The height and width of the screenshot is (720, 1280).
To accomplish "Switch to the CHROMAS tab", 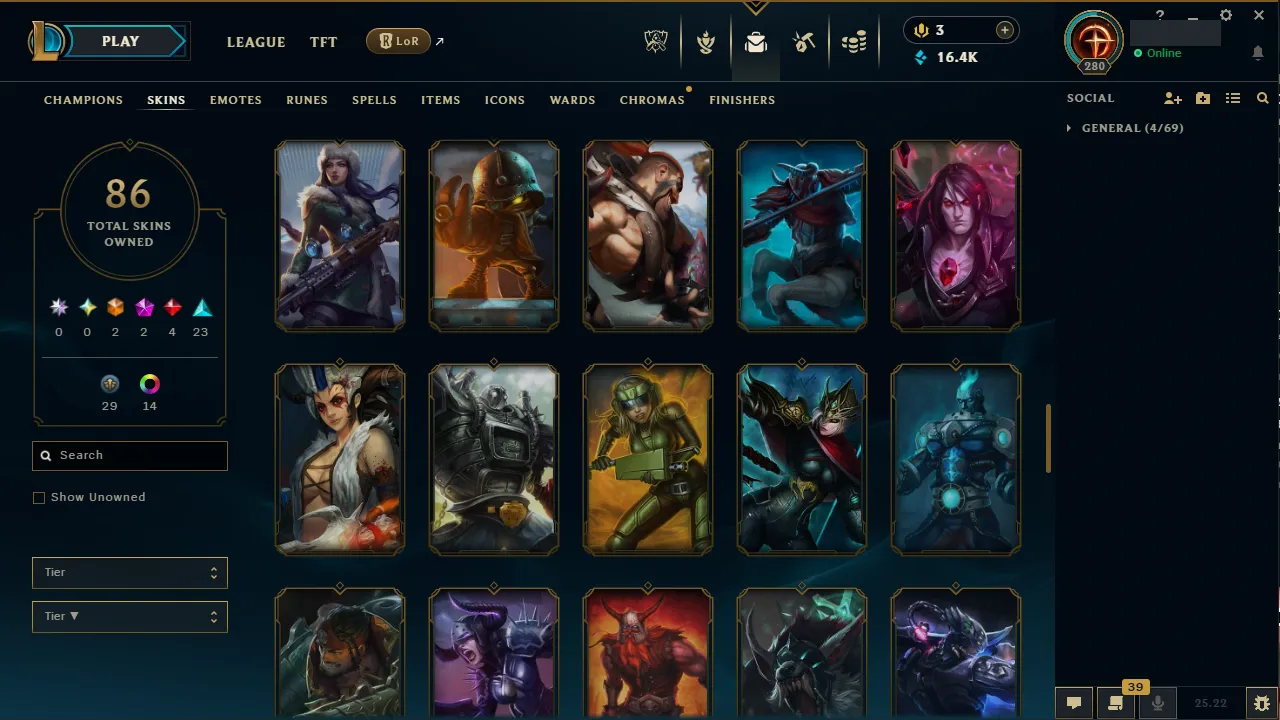I will tap(652, 100).
